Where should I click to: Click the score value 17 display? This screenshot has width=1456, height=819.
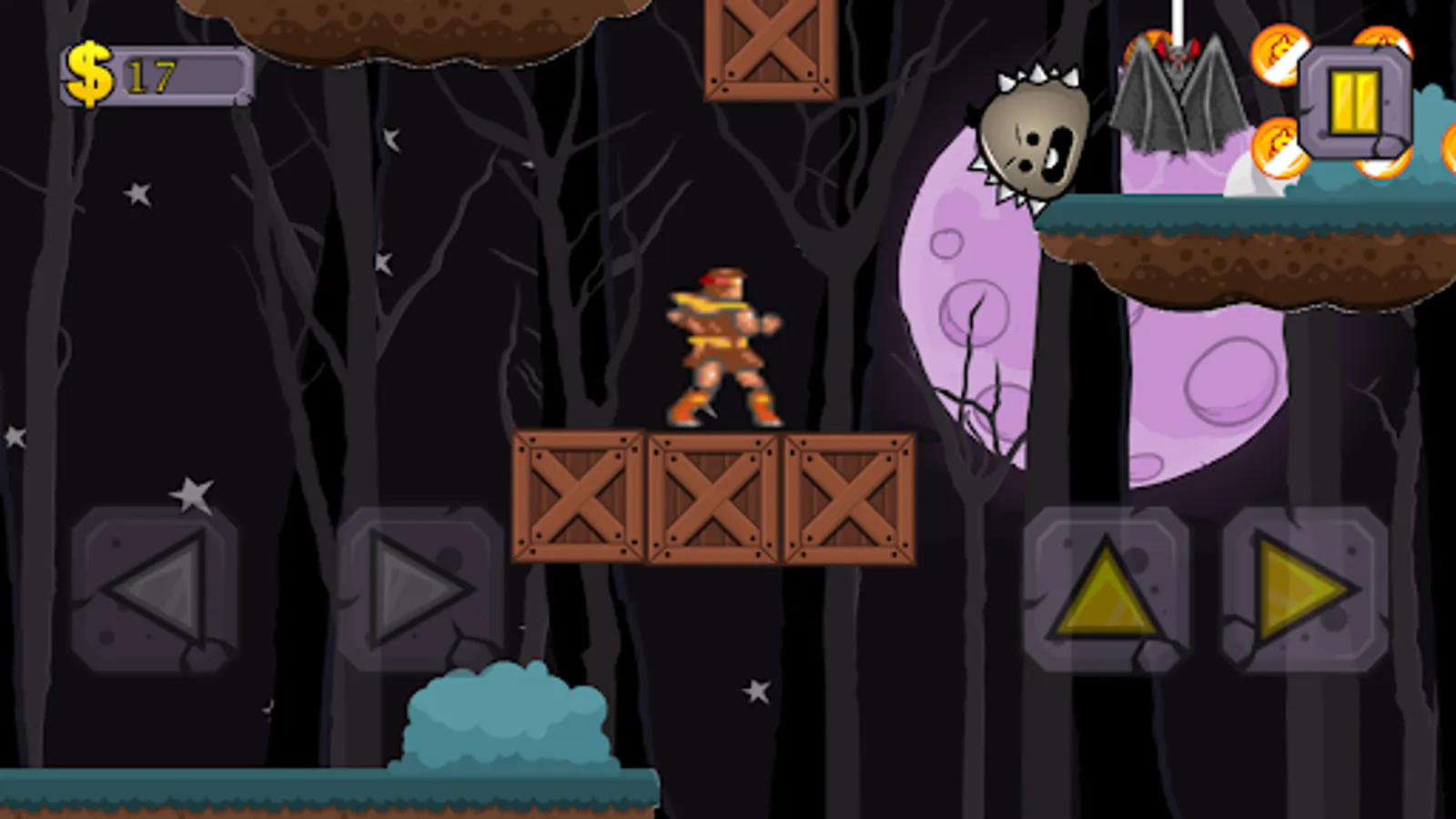152,77
